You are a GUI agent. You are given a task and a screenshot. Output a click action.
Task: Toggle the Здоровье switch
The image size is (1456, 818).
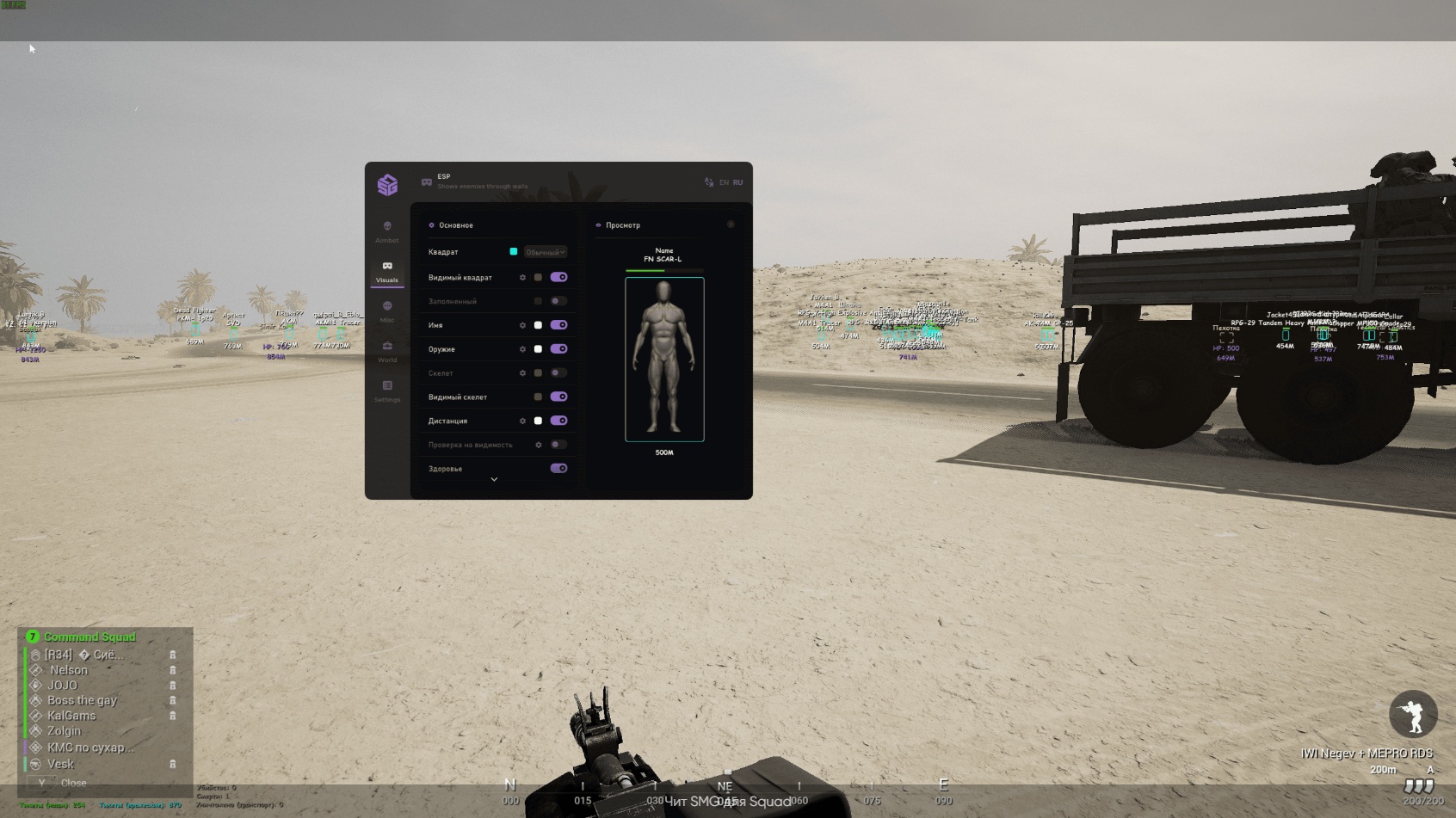tap(558, 469)
